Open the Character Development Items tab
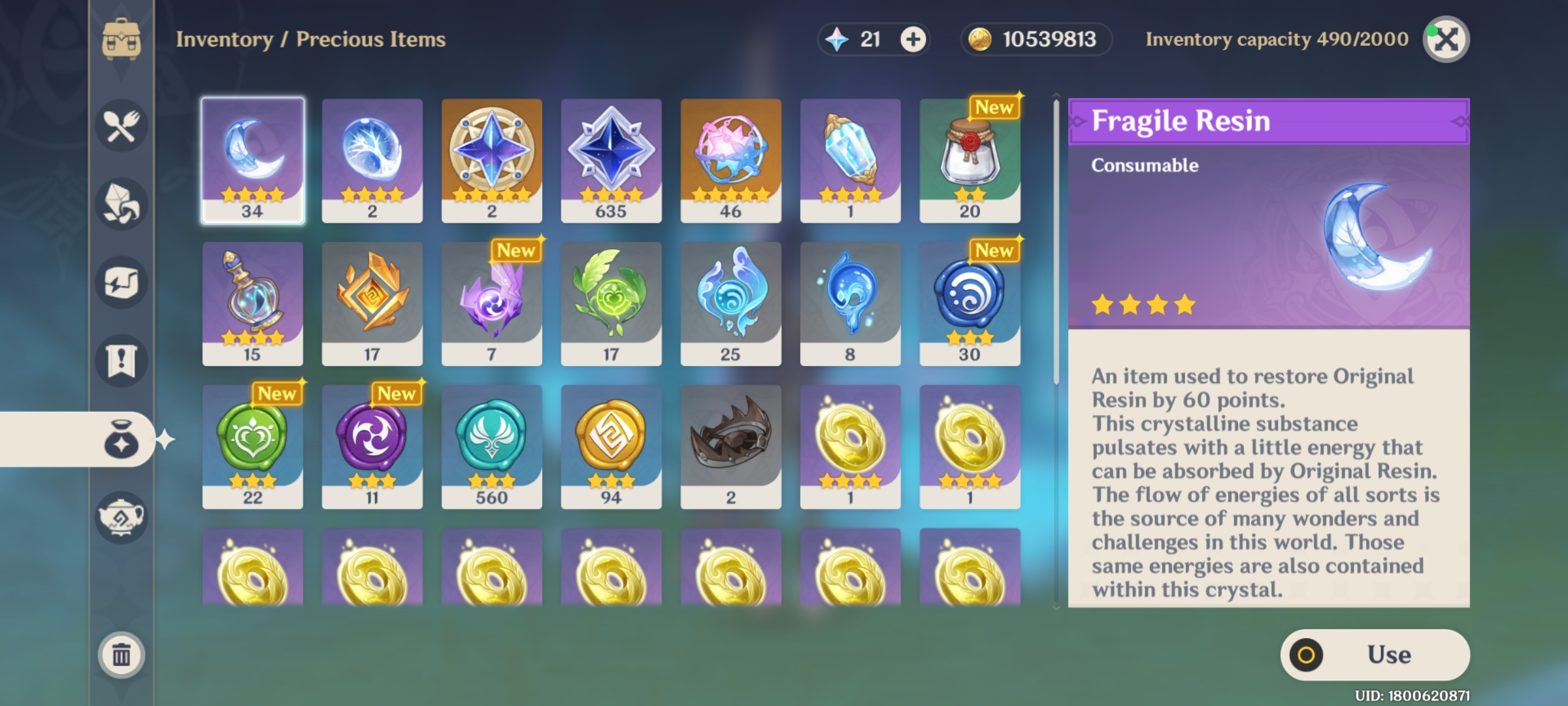The width and height of the screenshot is (1568, 706). click(121, 282)
